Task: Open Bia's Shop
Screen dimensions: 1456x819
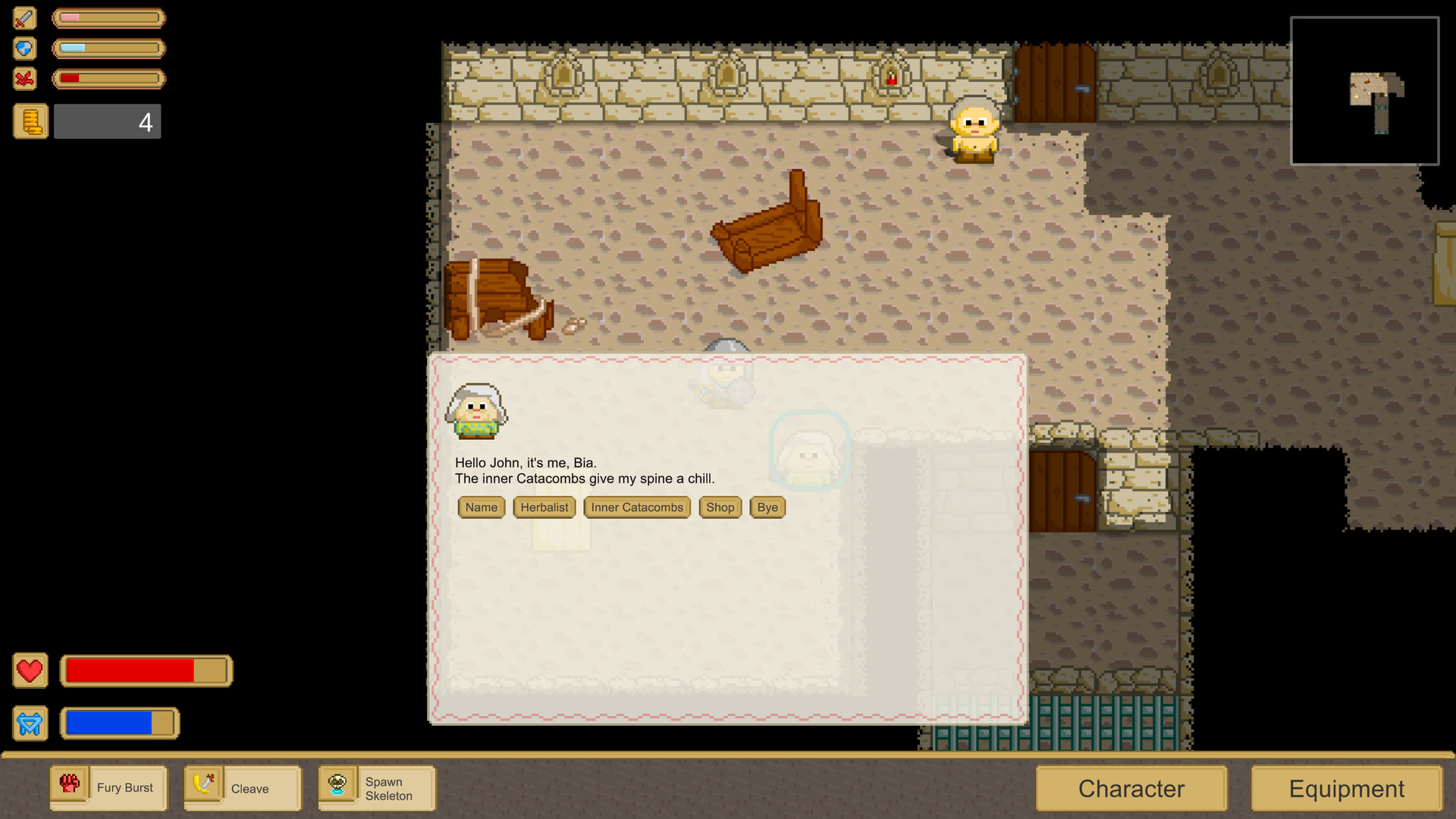Action: pyautogui.click(x=720, y=507)
